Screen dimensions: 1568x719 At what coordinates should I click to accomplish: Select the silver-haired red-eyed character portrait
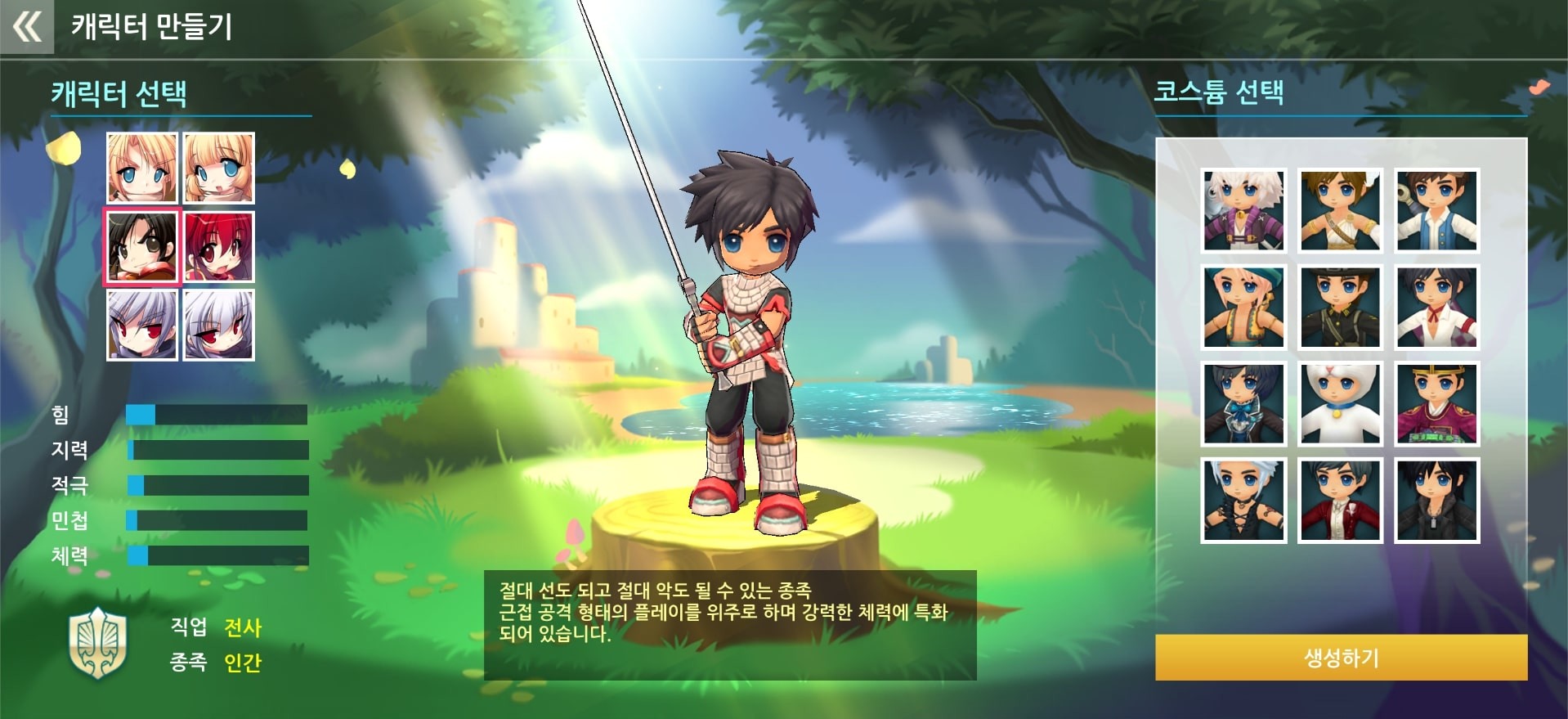pyautogui.click(x=142, y=325)
